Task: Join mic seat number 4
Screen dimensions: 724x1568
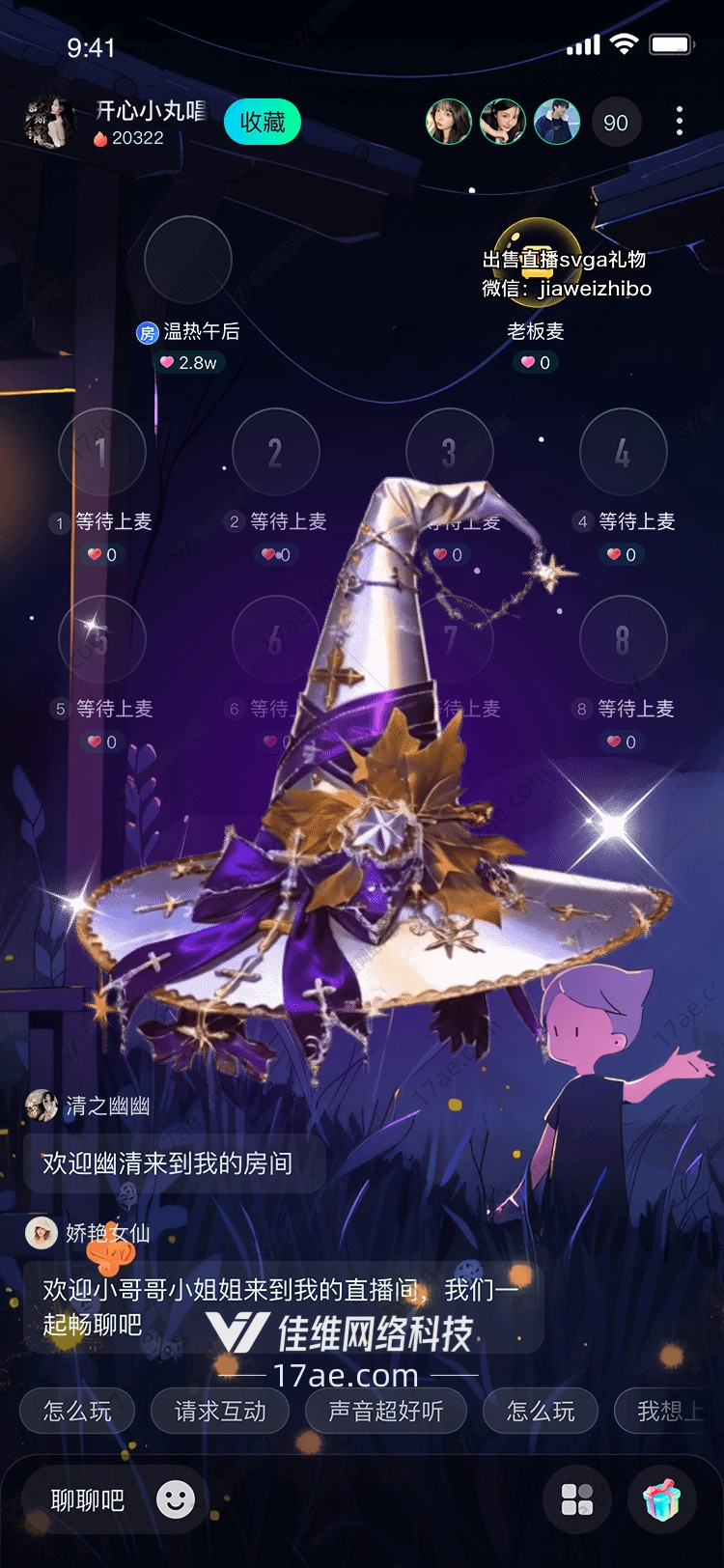Action: (623, 452)
